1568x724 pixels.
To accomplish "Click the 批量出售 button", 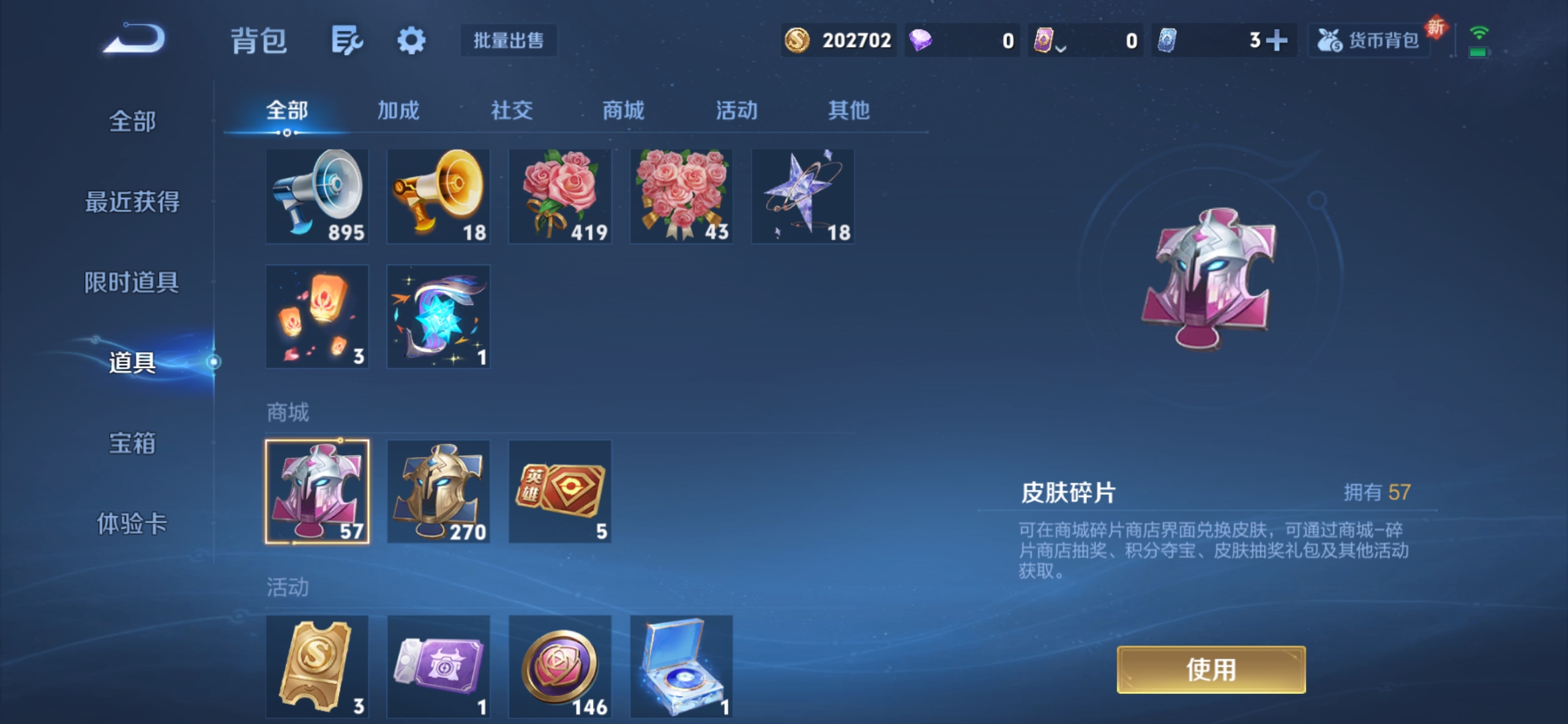I will coord(508,40).
